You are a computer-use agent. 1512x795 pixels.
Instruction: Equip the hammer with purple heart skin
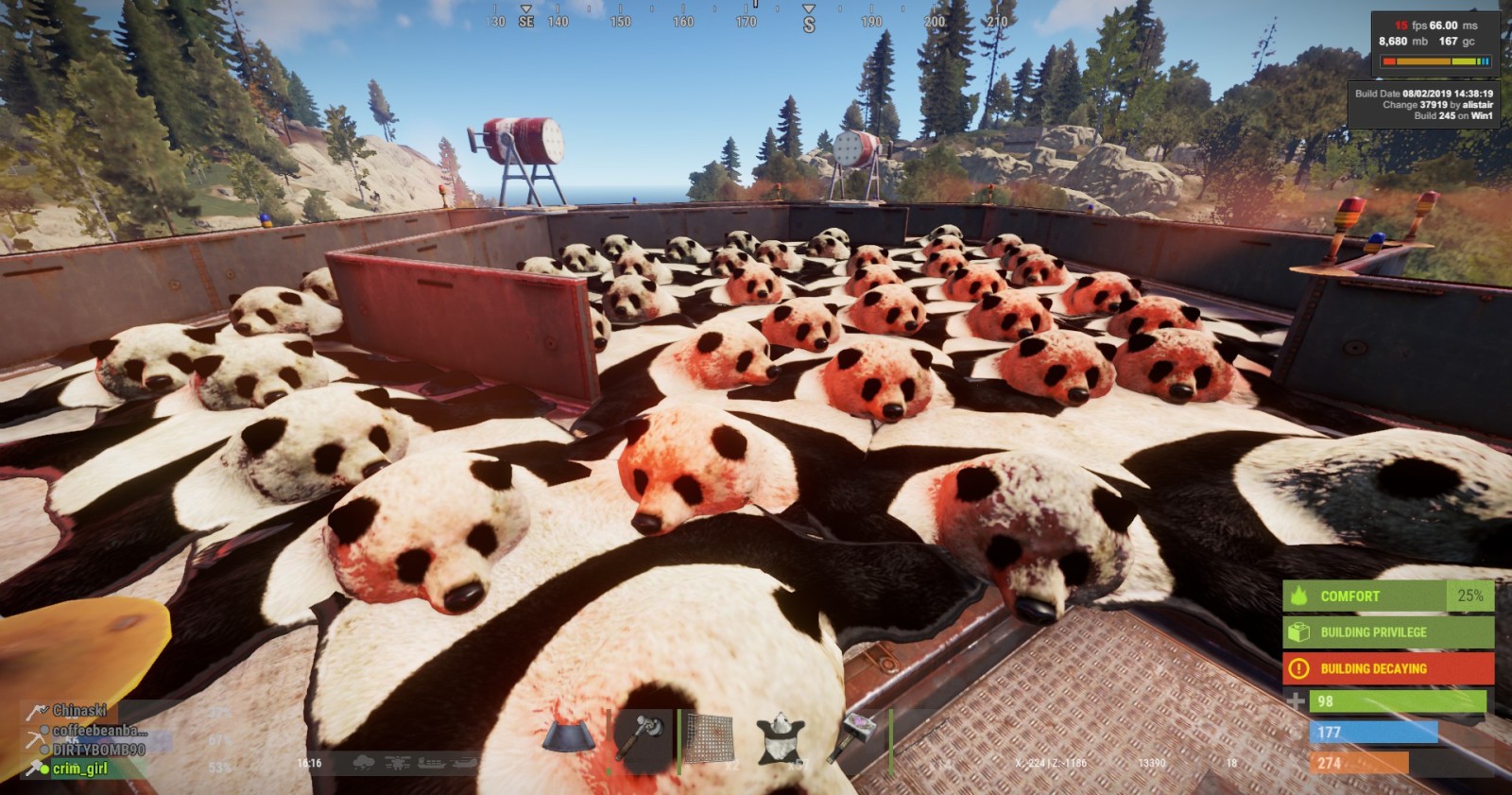(x=854, y=736)
